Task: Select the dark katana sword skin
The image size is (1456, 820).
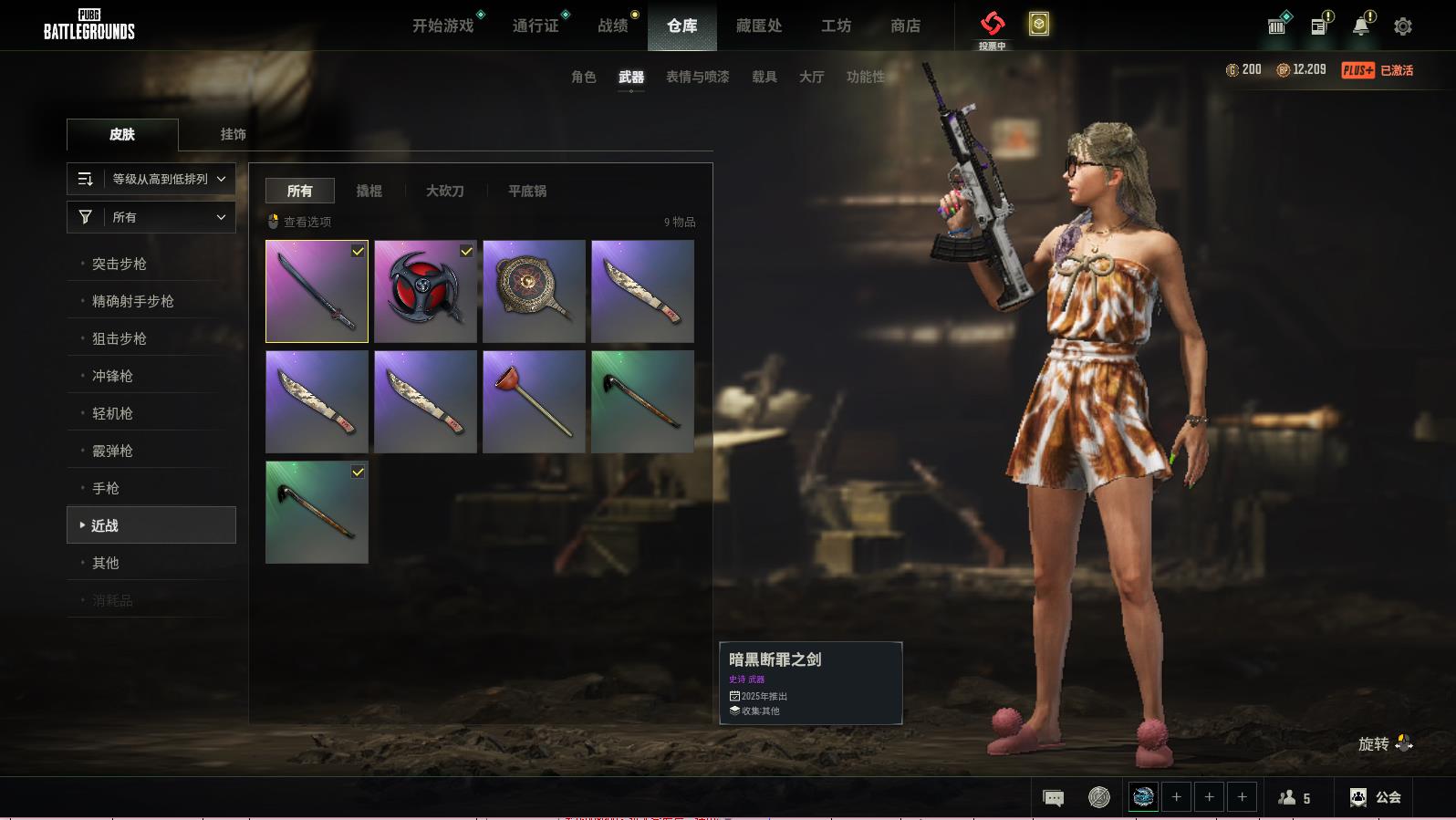Action: (x=317, y=291)
